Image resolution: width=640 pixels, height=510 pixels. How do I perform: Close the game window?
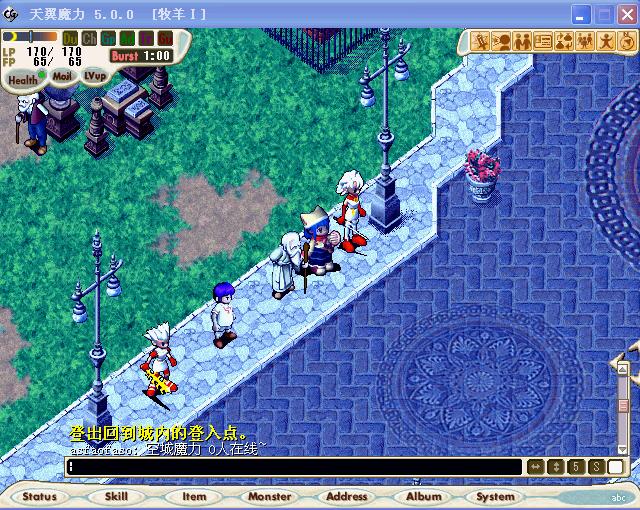(626, 14)
